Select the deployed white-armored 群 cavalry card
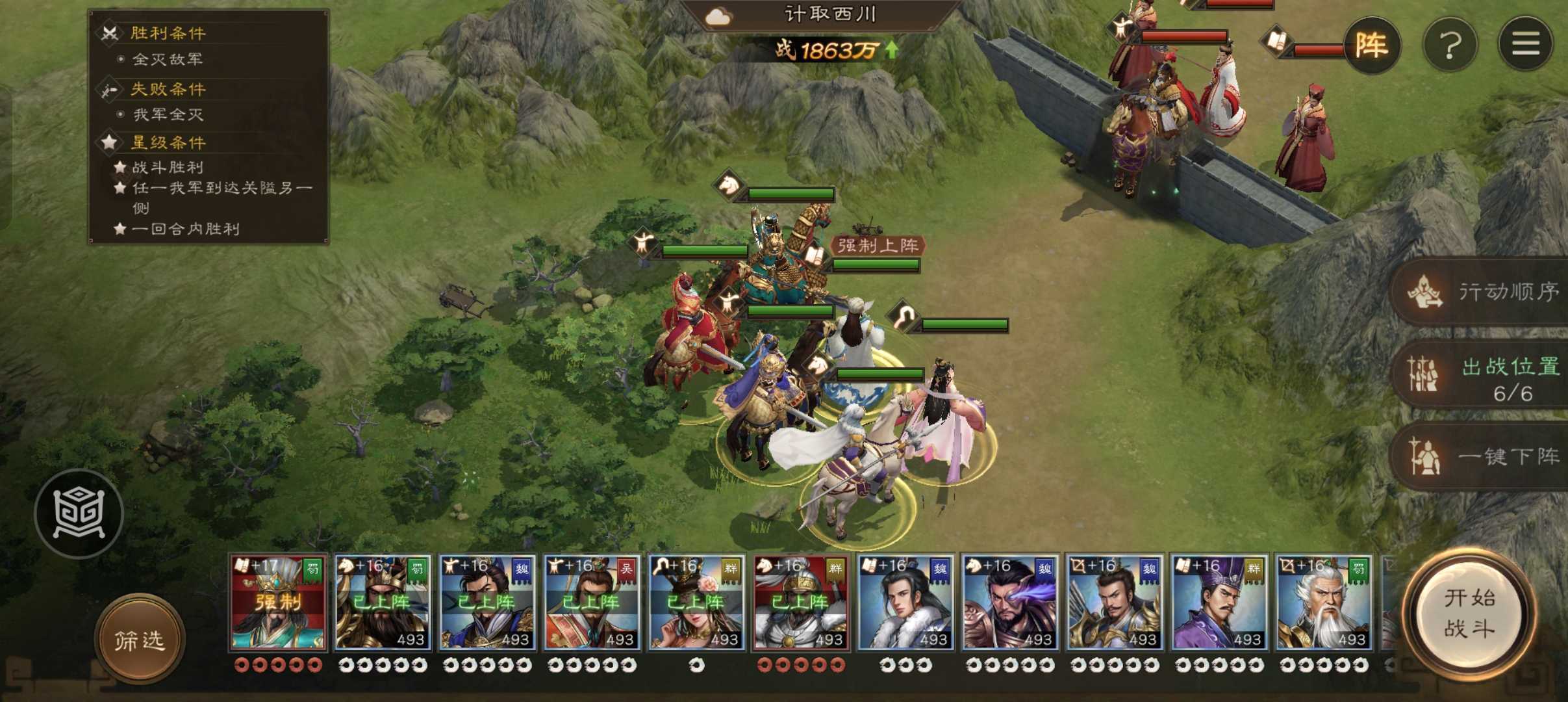The height and width of the screenshot is (702, 1568). 801,603
